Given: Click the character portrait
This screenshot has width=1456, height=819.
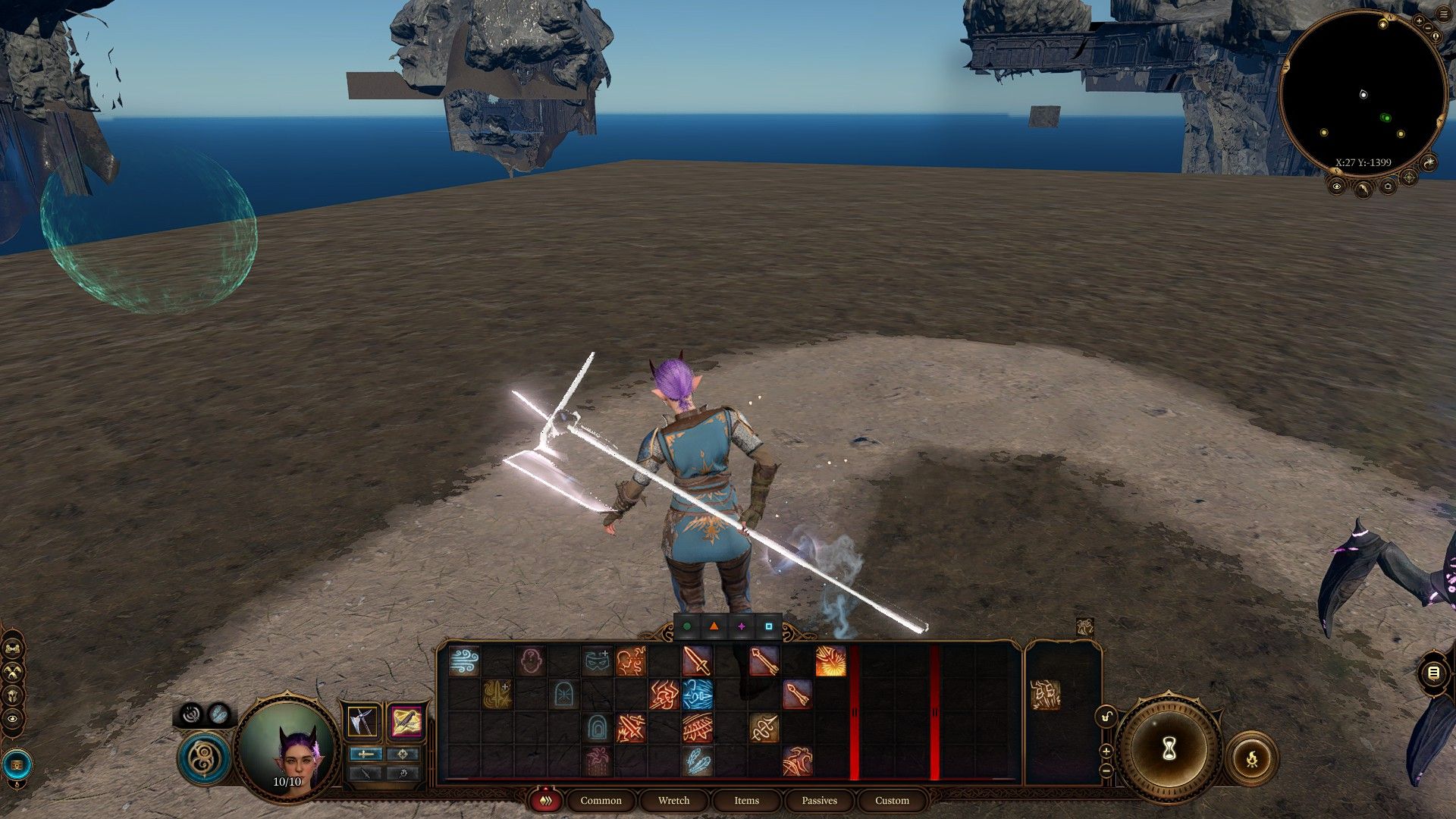Looking at the screenshot, I should click(288, 745).
